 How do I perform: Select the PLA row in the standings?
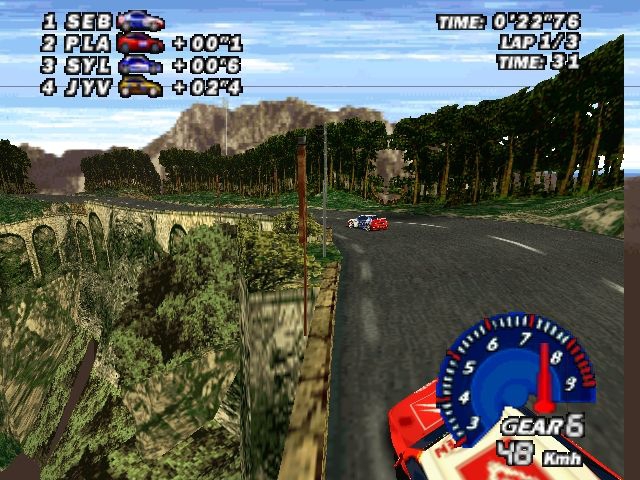[140, 43]
